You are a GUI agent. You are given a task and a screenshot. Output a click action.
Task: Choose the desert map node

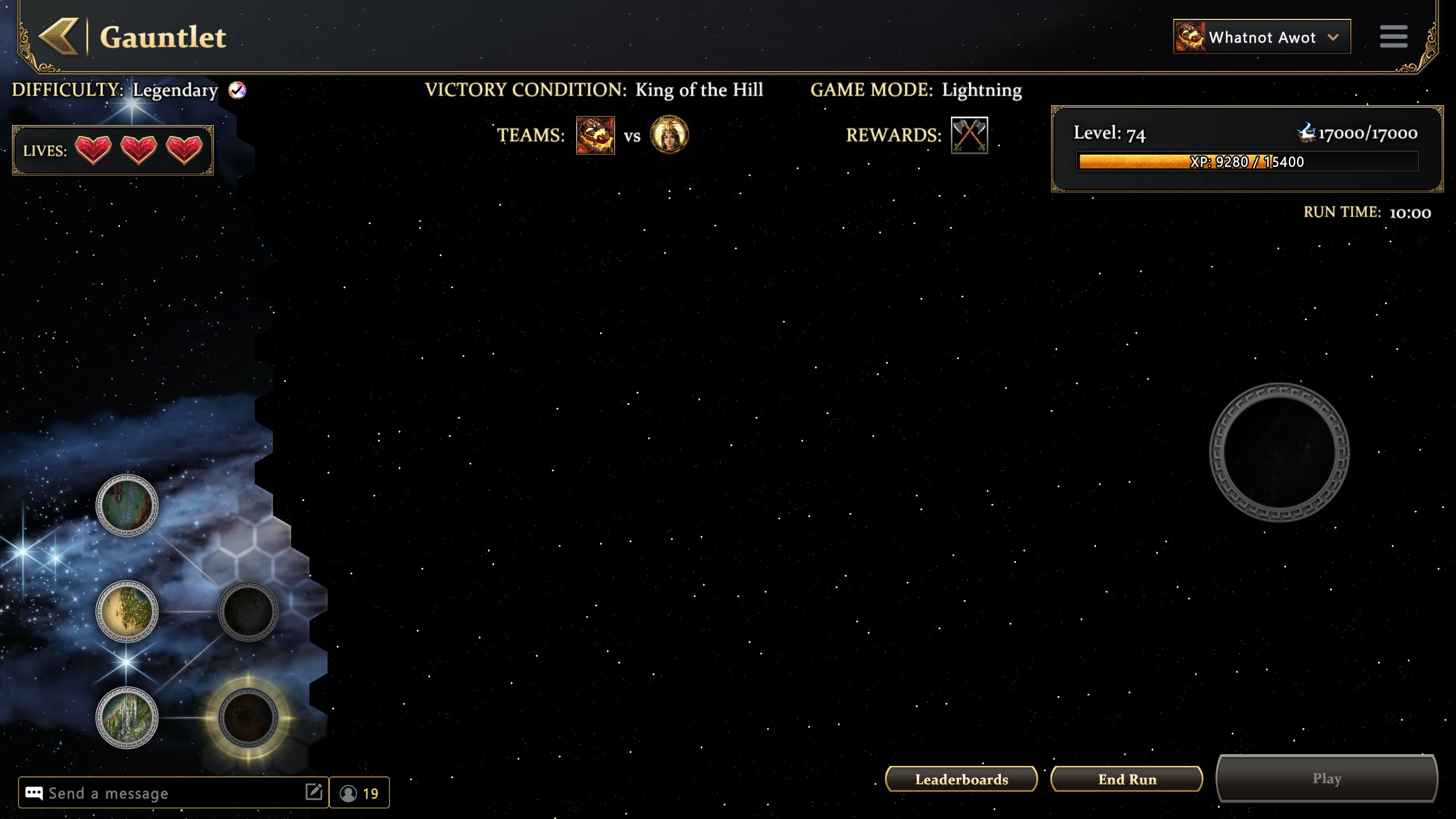(x=127, y=611)
